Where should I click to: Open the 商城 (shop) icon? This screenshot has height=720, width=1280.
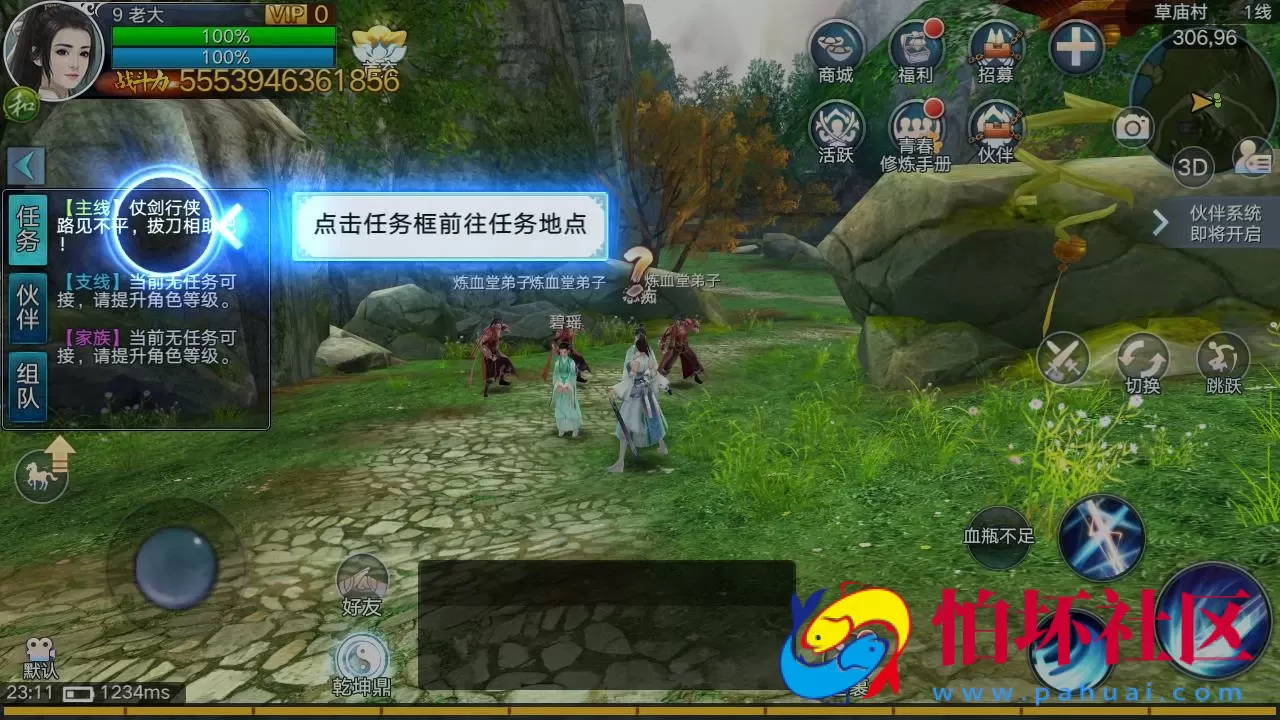[836, 46]
